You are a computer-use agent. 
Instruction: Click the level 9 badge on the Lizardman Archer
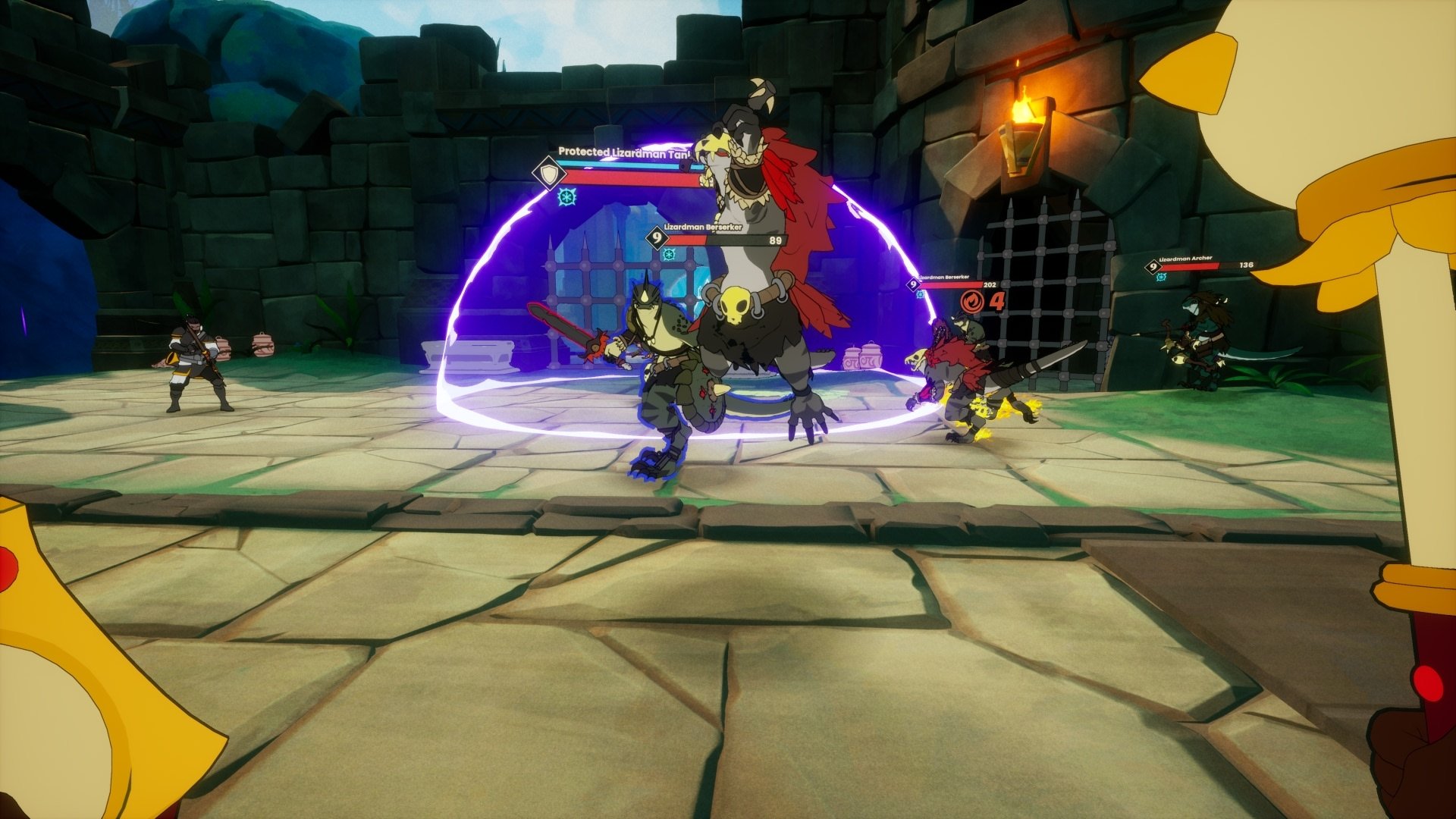point(1153,267)
